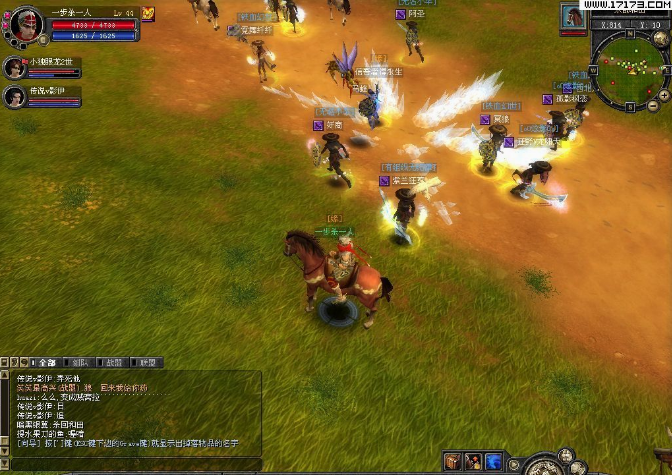The width and height of the screenshot is (672, 475).
Task: Activate the blue swirl skill icon
Action: coord(493,462)
